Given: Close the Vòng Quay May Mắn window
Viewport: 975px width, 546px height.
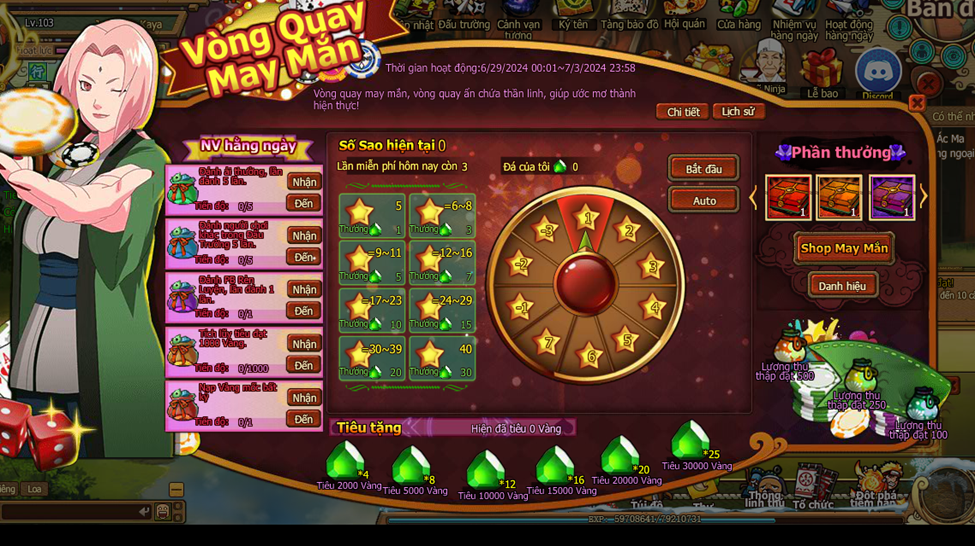Looking at the screenshot, I should [916, 103].
